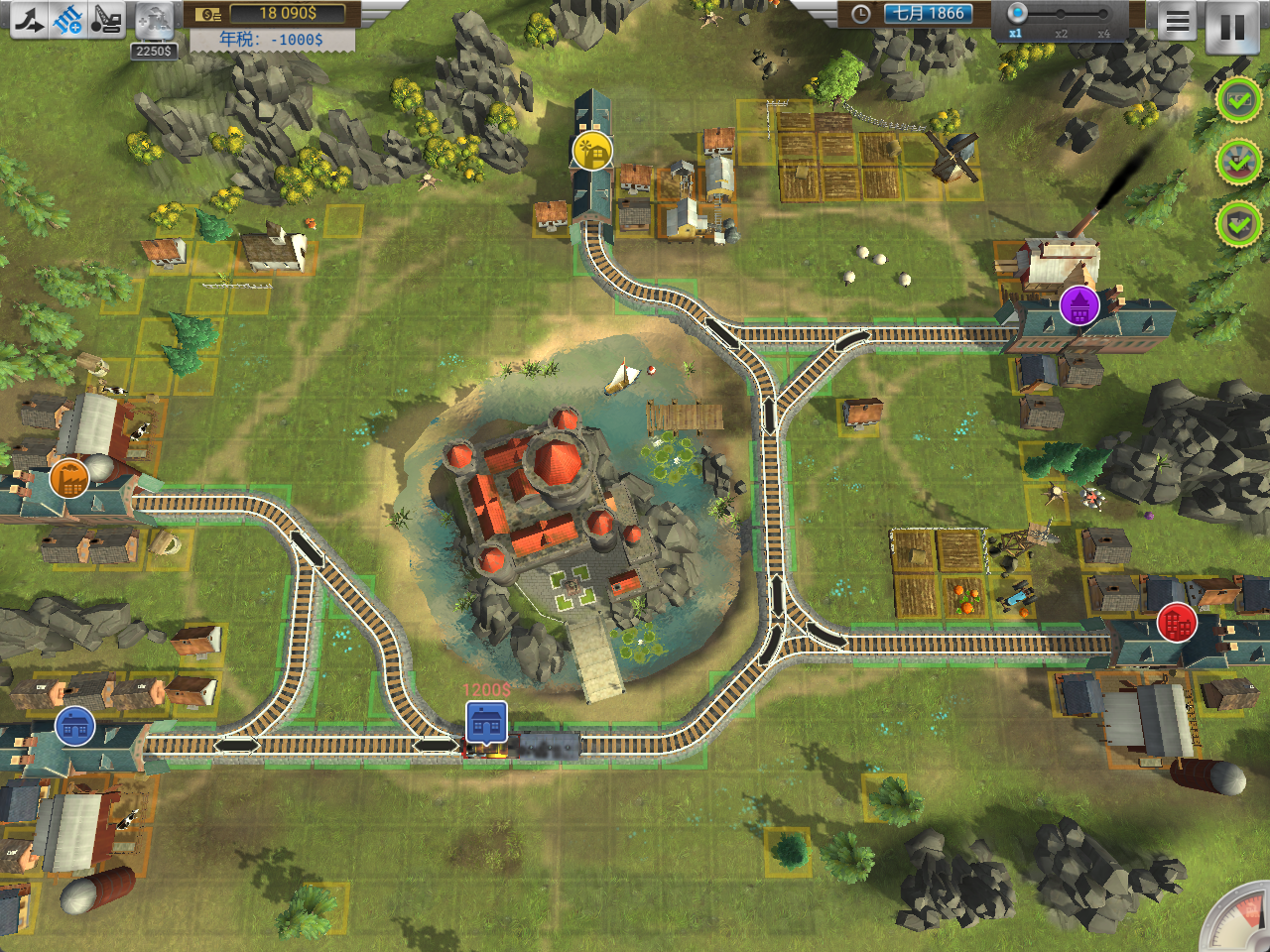The width and height of the screenshot is (1270, 952).
Task: Select the orange factory station marker
Action: pos(69,479)
